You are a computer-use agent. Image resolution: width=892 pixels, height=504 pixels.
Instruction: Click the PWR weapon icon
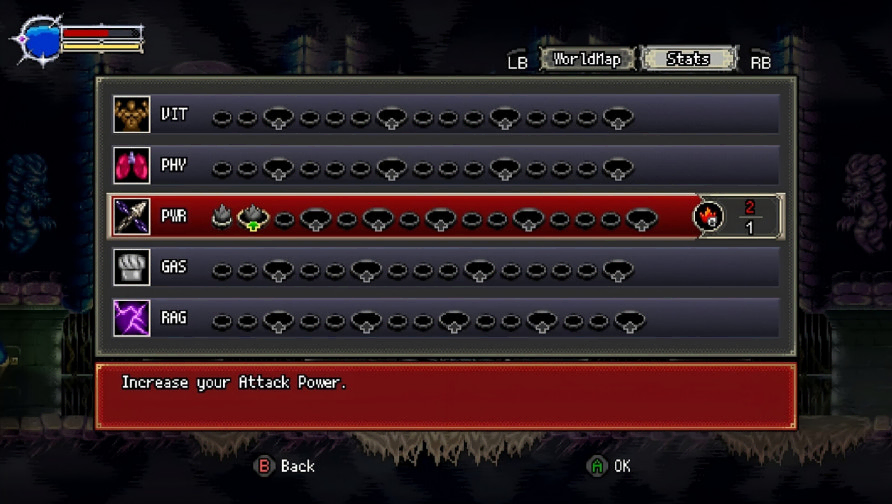pos(132,217)
